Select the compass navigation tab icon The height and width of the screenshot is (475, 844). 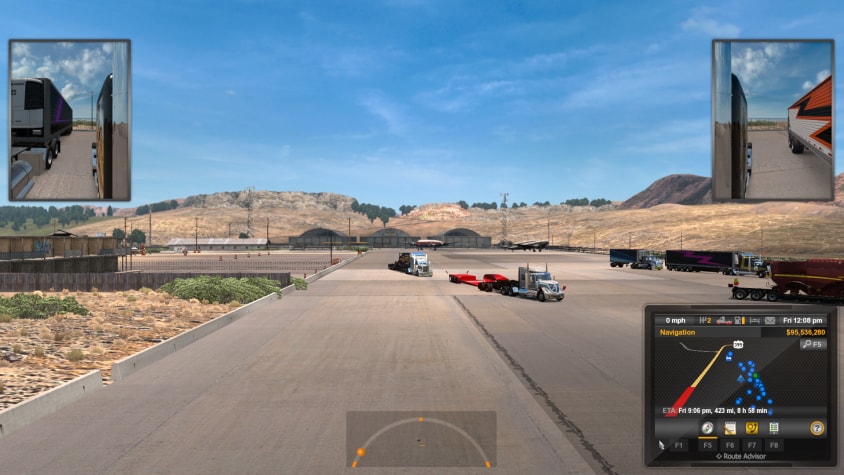[x=707, y=427]
